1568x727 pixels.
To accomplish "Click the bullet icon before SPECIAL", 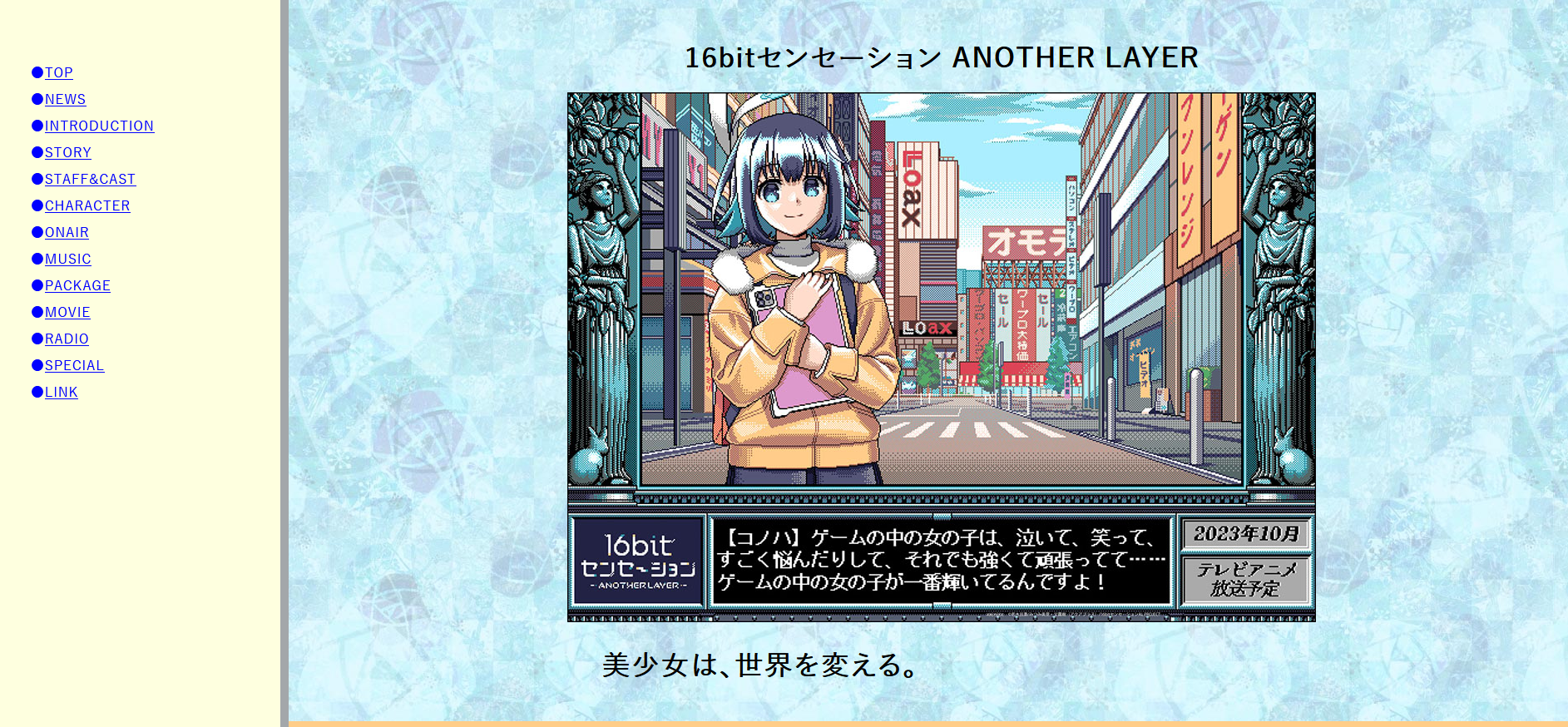I will (x=37, y=365).
